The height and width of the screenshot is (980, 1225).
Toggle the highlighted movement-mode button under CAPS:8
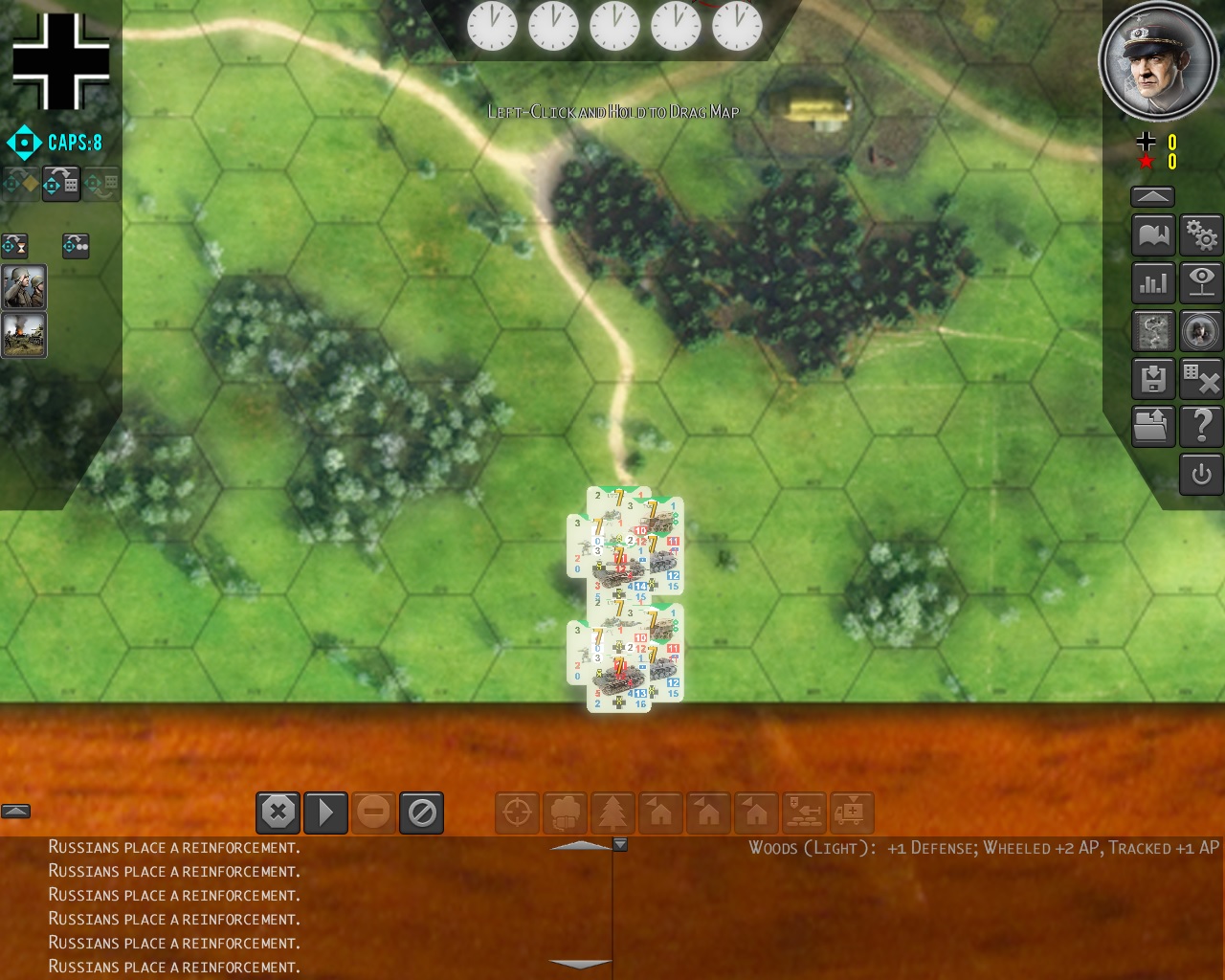click(61, 184)
